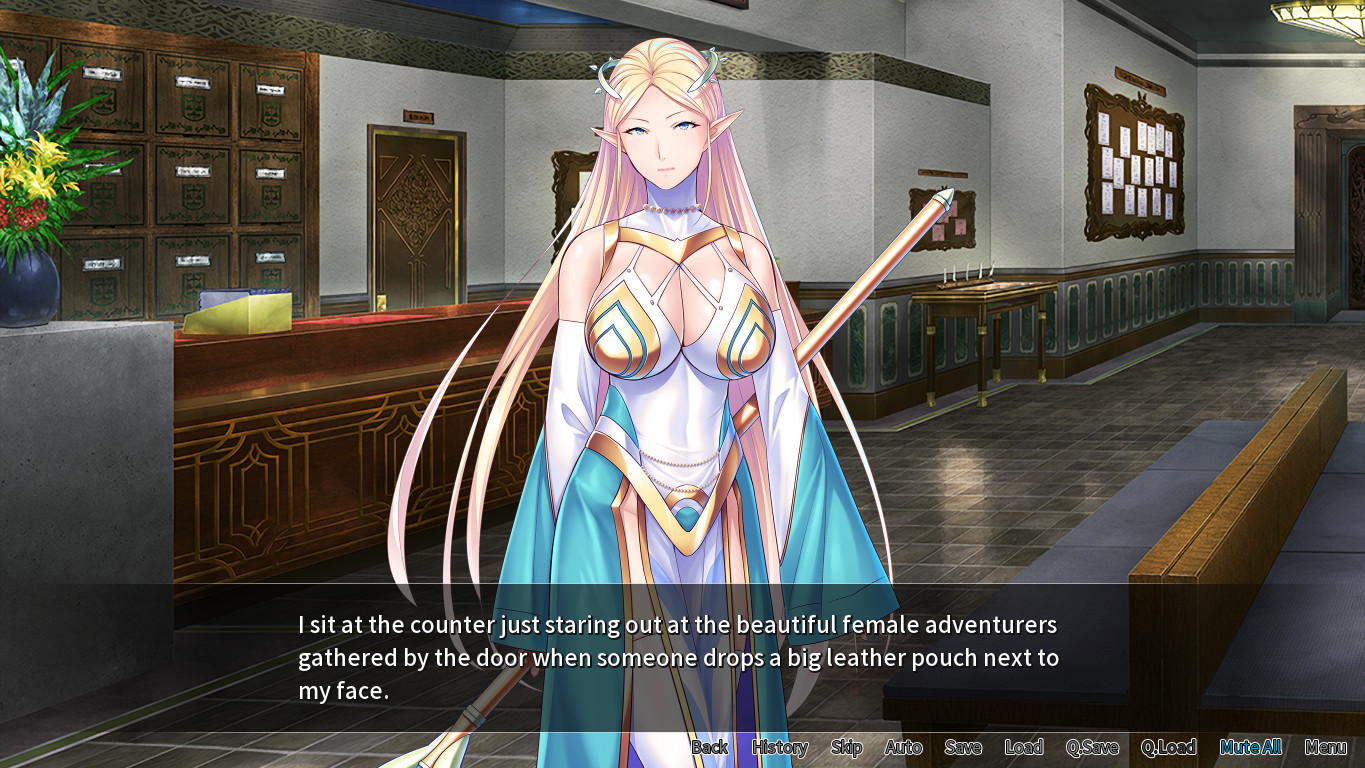Open the Save screen

click(x=962, y=747)
